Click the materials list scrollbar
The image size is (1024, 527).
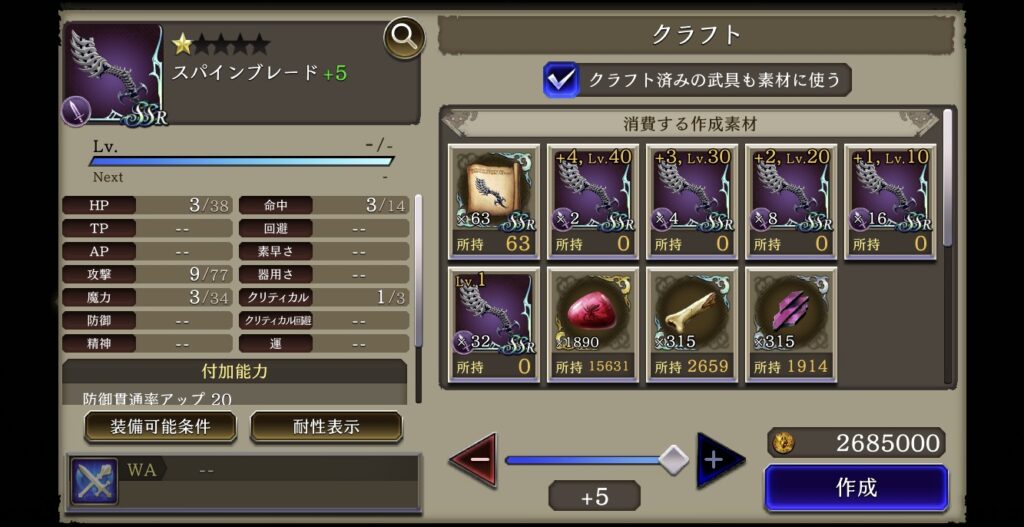948,180
